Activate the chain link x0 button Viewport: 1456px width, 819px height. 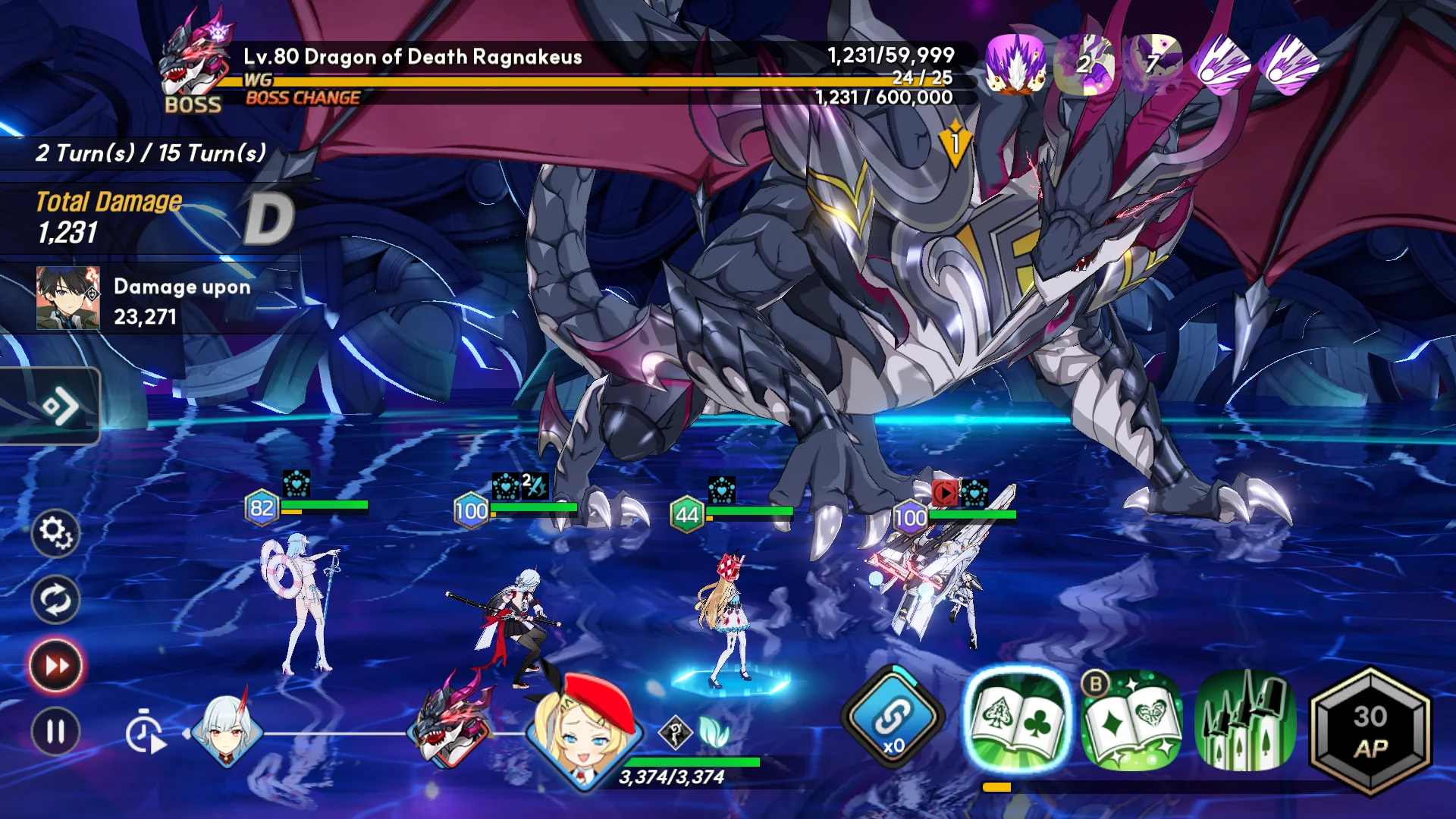(x=893, y=718)
